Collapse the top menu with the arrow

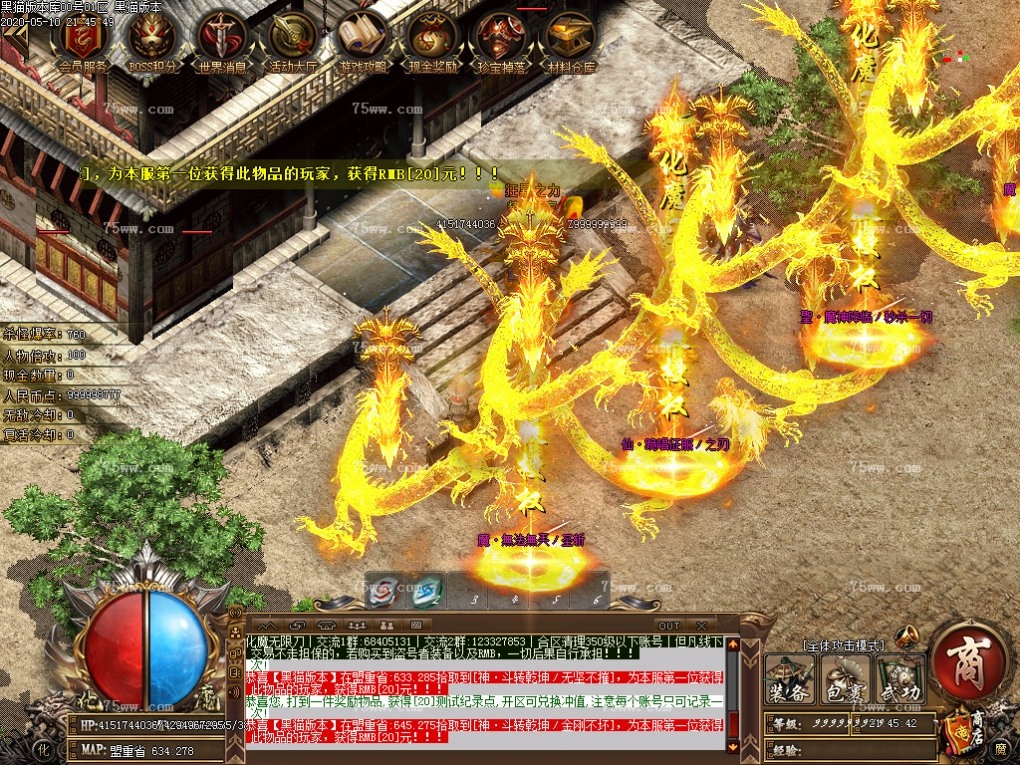pos(14,35)
